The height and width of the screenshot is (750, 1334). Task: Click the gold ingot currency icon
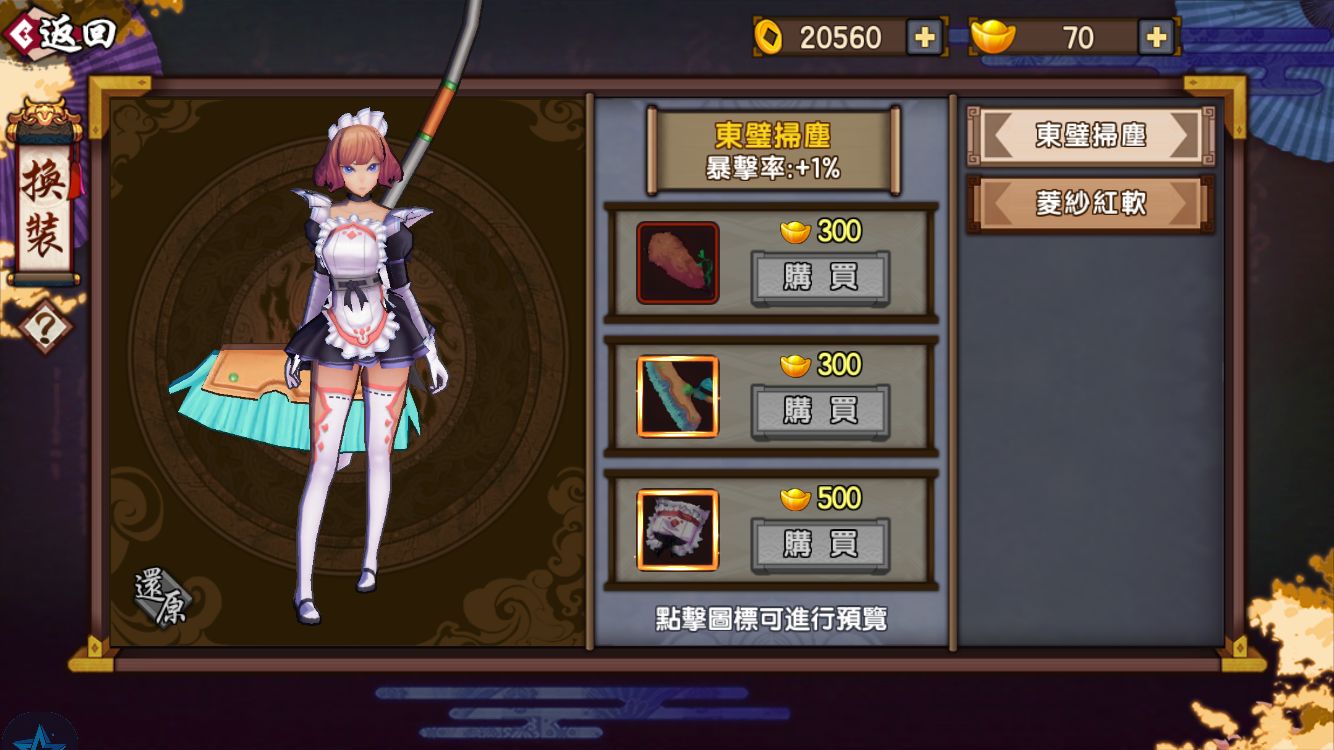click(x=989, y=37)
